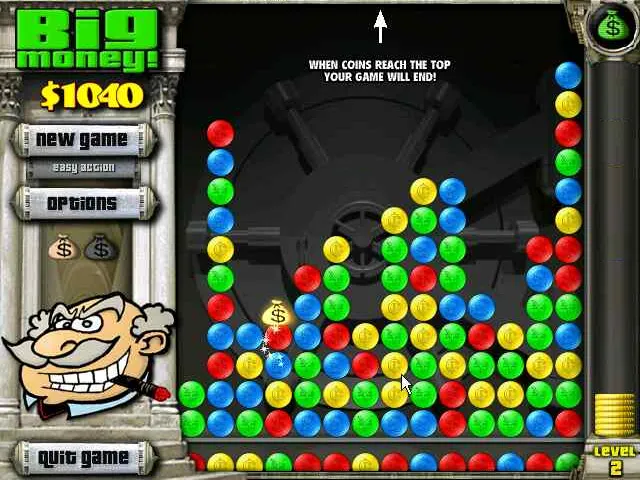Select the red coin topping the leftmost tall stack
The width and height of the screenshot is (640, 480).
pos(220,133)
